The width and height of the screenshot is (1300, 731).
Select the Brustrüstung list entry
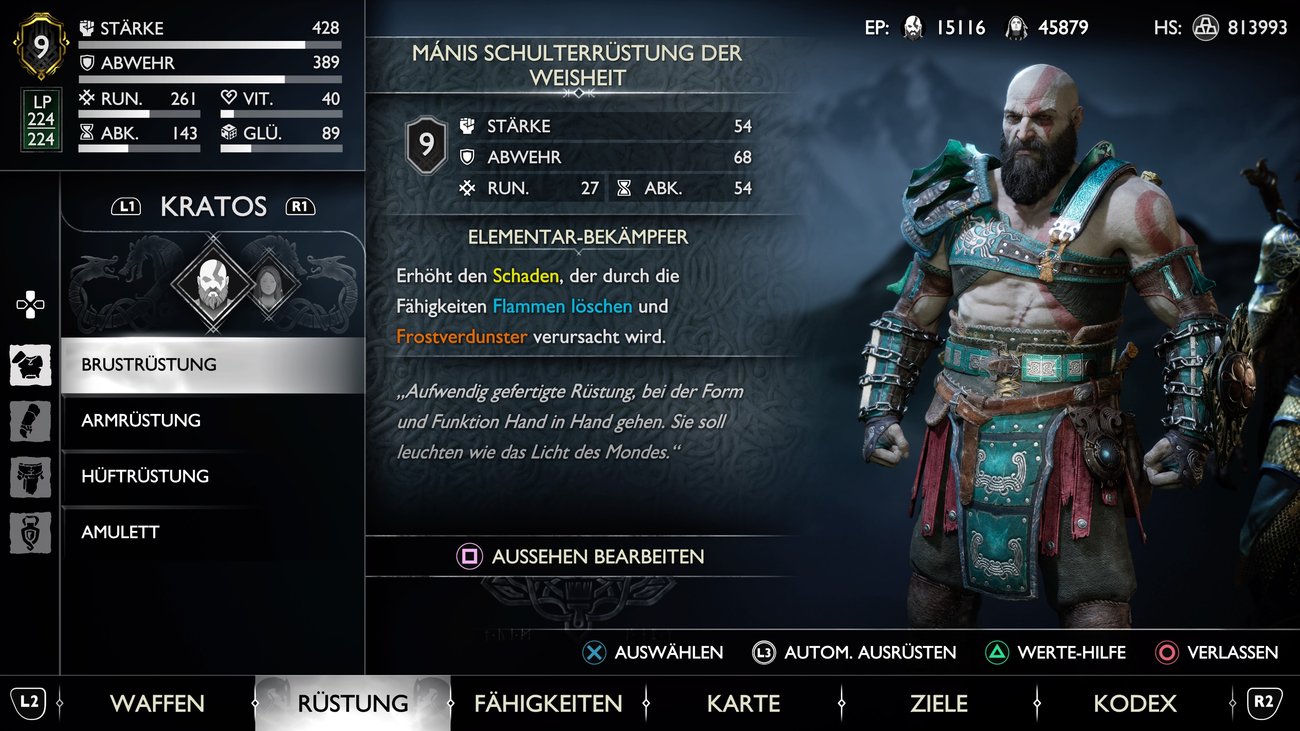coord(150,365)
